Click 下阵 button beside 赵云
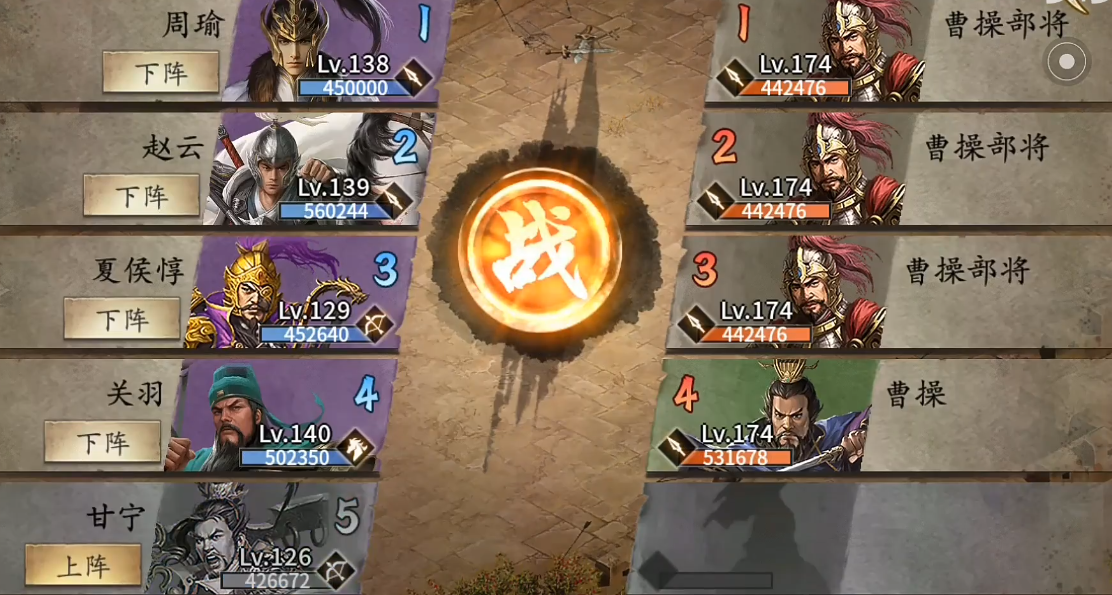Screen dimensions: 1112x595 141,195
